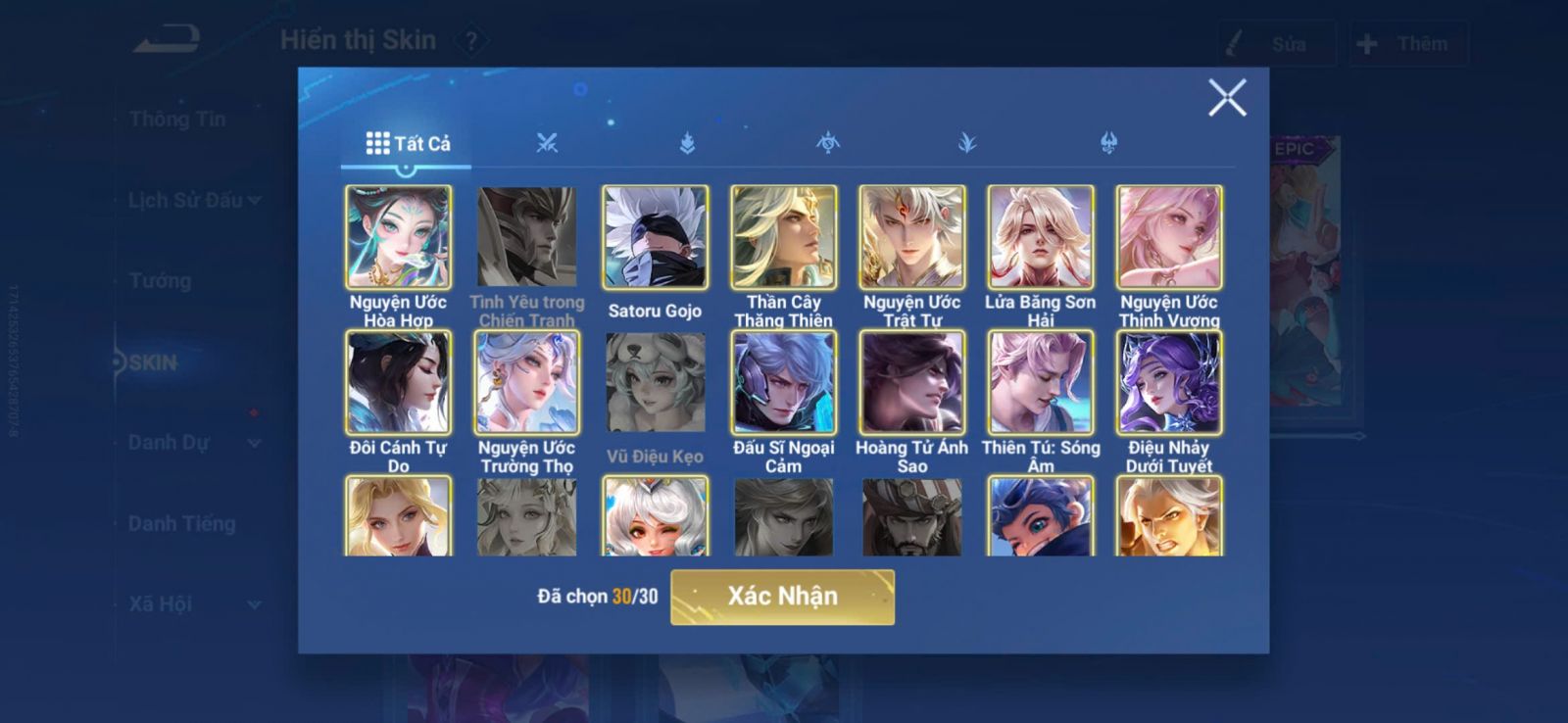Switch to the Tất Cả tab
Viewport: 1568px width, 723px height.
click(x=408, y=144)
